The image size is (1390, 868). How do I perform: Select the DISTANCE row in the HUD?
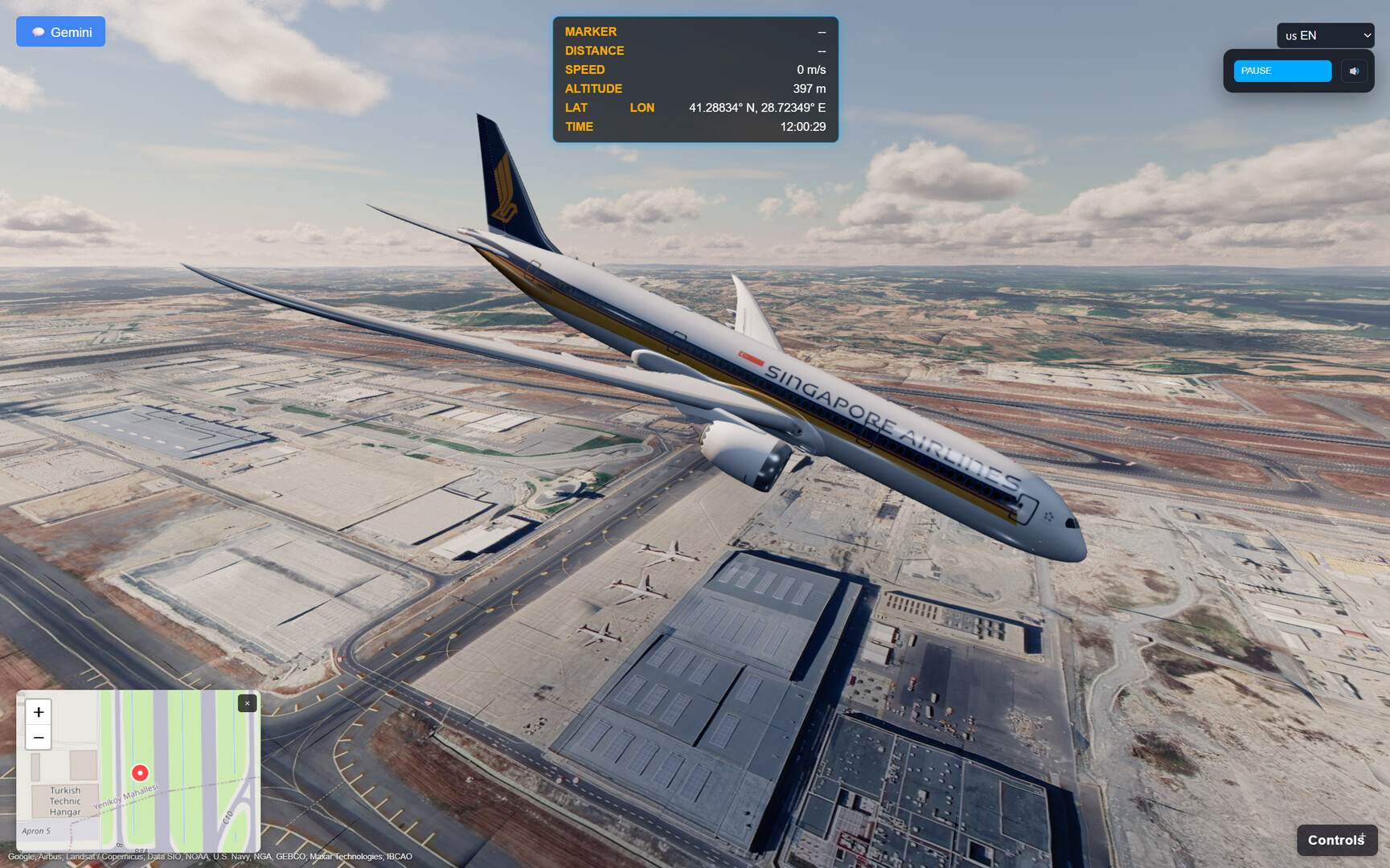coord(595,50)
